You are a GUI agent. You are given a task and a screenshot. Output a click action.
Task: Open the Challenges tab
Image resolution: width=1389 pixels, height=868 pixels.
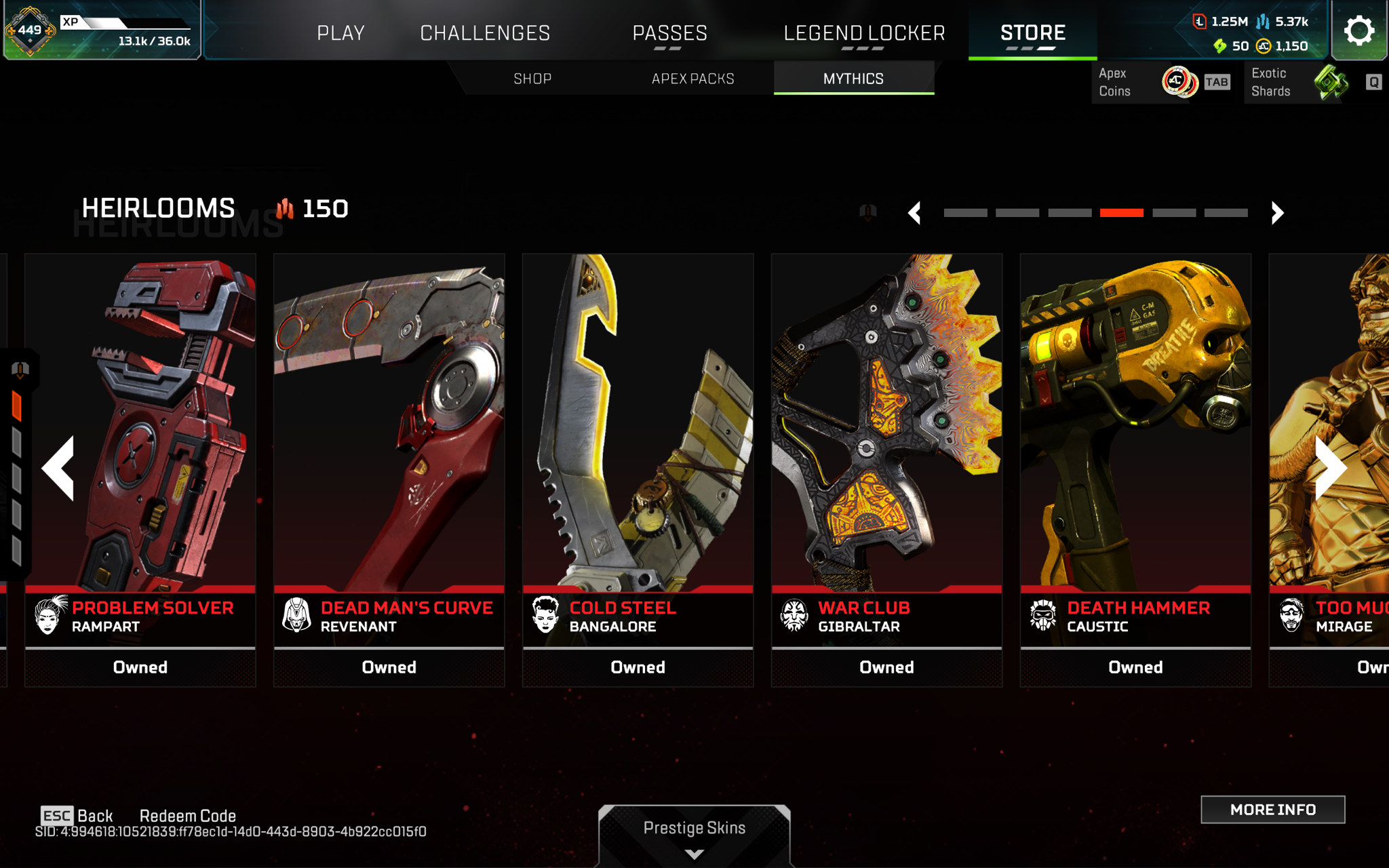[x=485, y=33]
